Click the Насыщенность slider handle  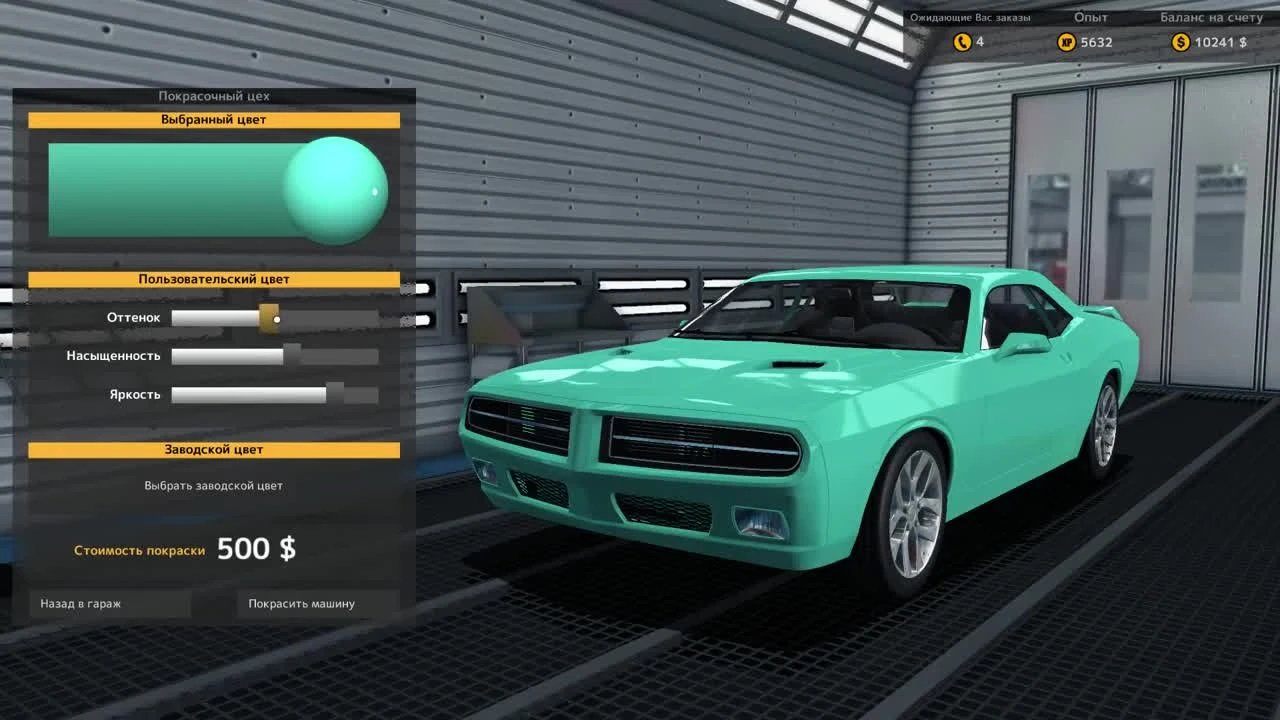[291, 355]
